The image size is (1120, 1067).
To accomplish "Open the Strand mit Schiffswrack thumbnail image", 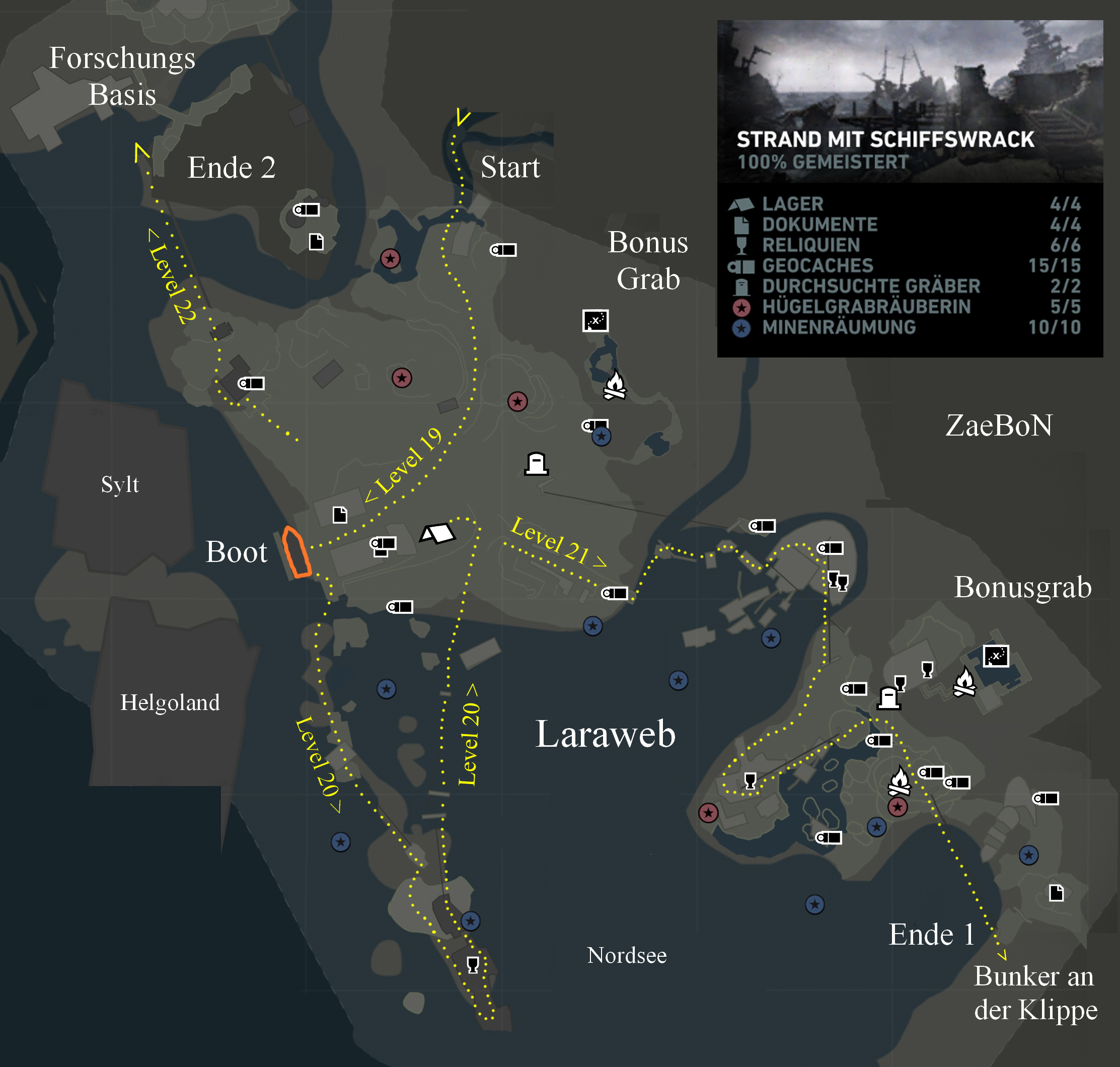I will click(x=910, y=101).
